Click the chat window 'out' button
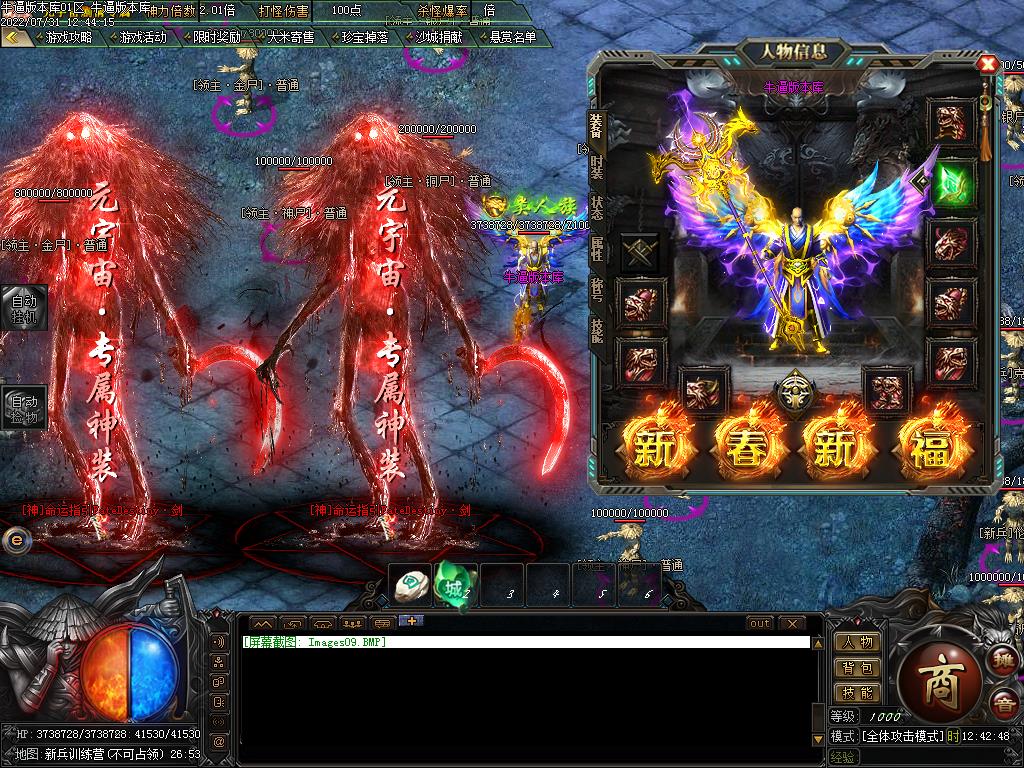 tap(760, 623)
